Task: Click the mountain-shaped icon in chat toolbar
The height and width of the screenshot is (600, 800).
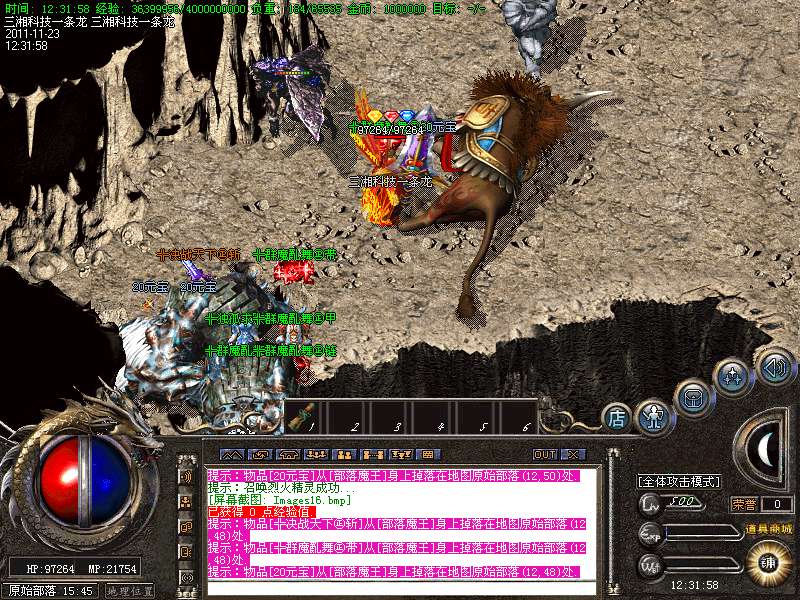Action: (x=231, y=454)
